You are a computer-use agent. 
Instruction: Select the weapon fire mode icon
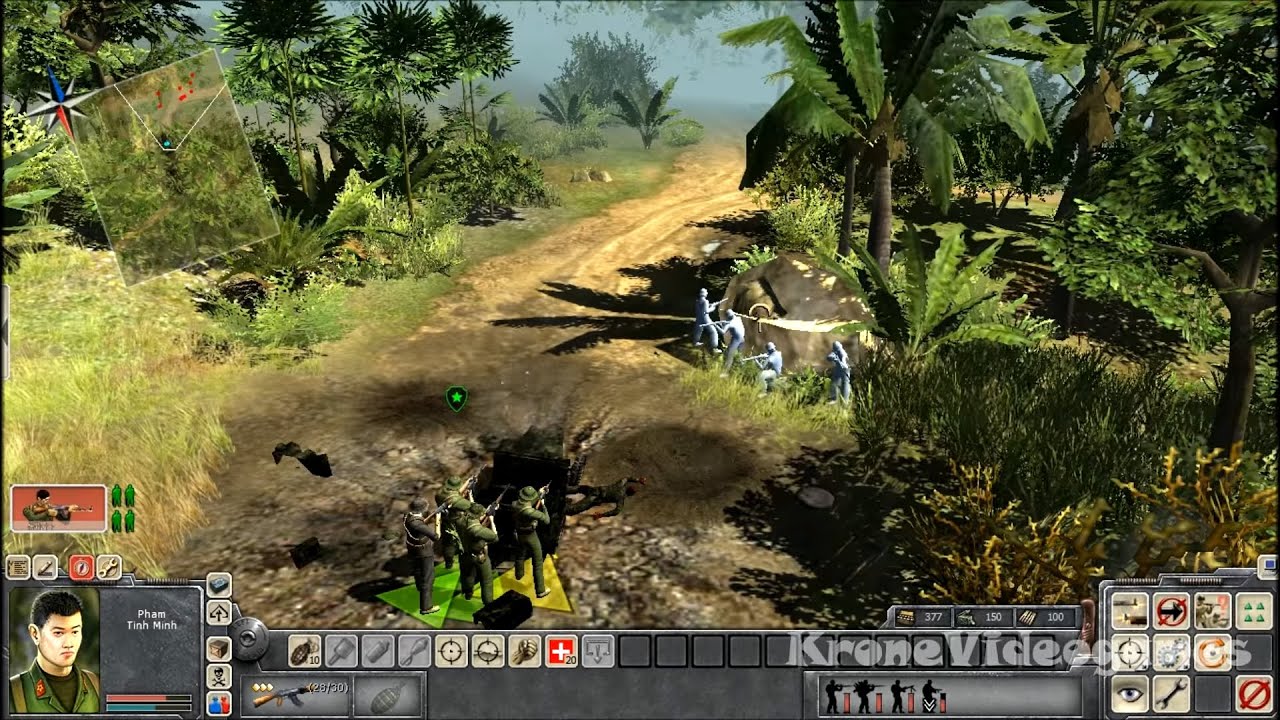[x=1130, y=610]
